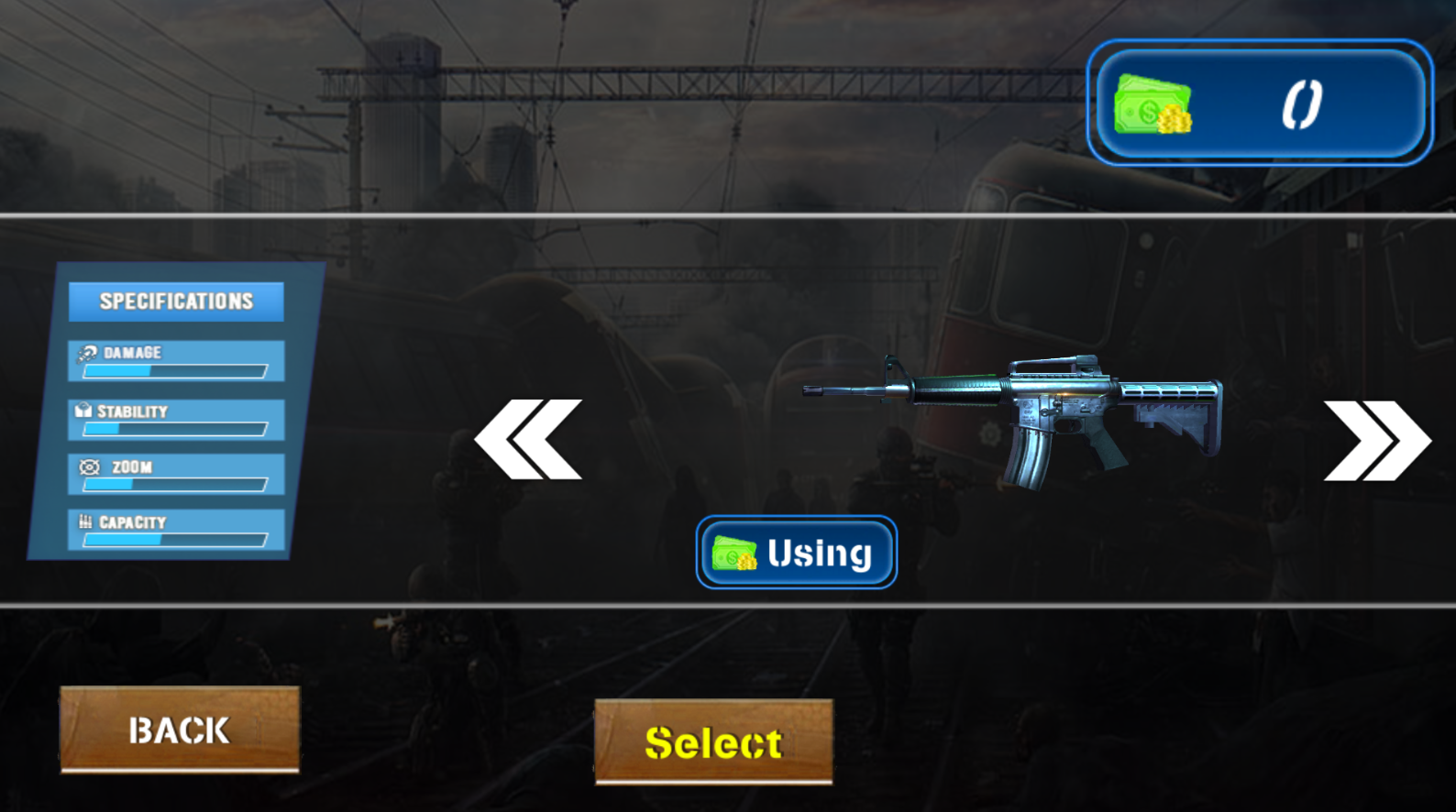Click the SPECIFICATIONS header tab
The image size is (1456, 812).
click(176, 300)
